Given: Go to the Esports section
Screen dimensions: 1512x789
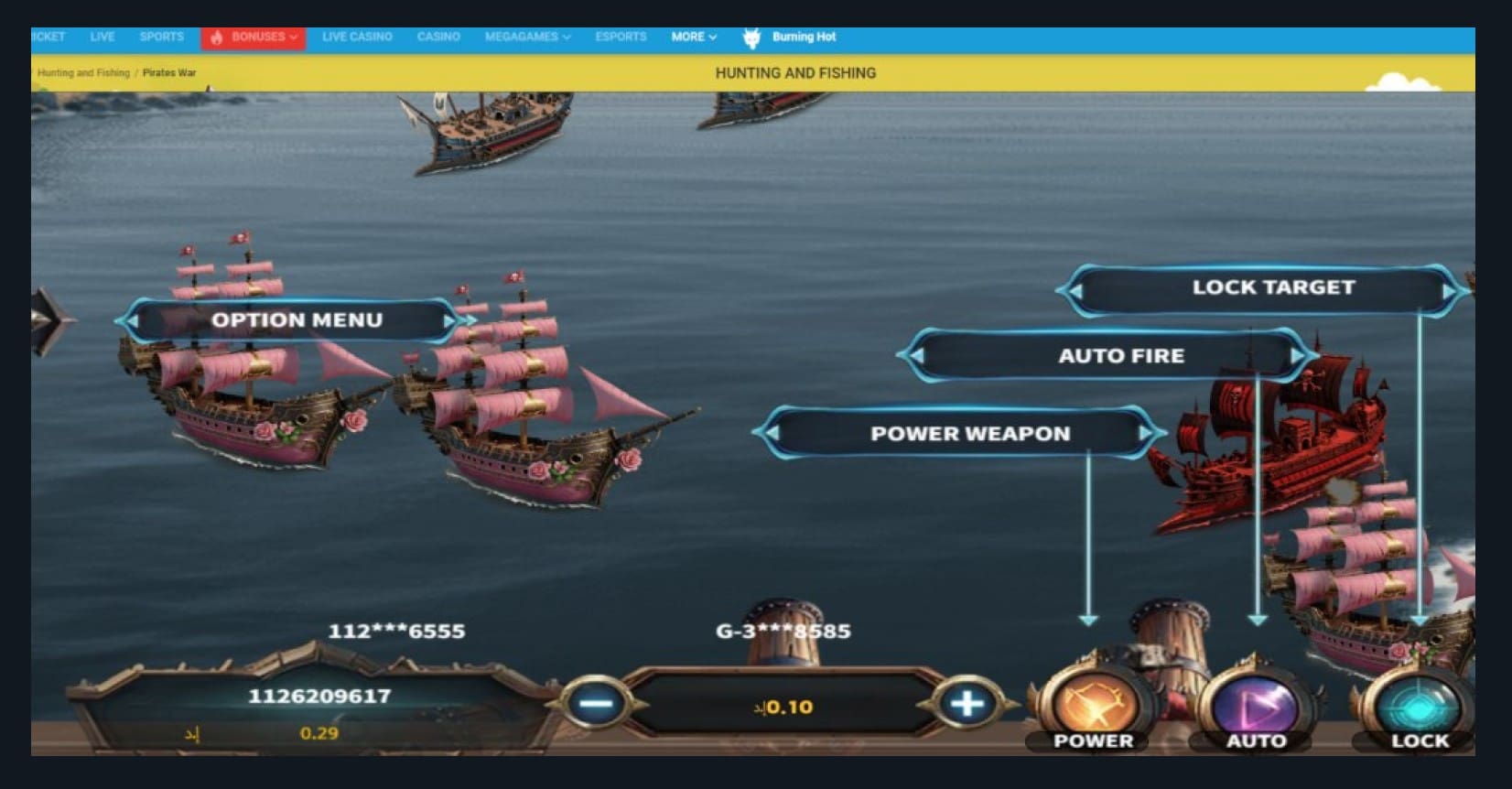Looking at the screenshot, I should tap(621, 38).
